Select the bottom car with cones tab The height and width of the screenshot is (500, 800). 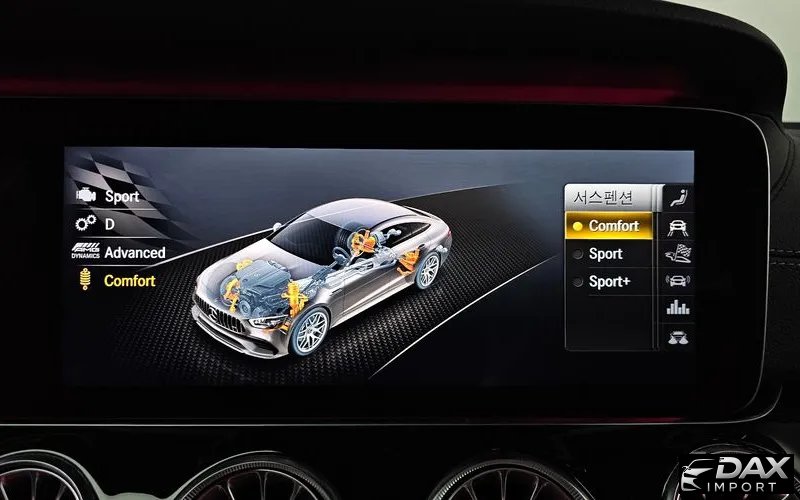[678, 336]
